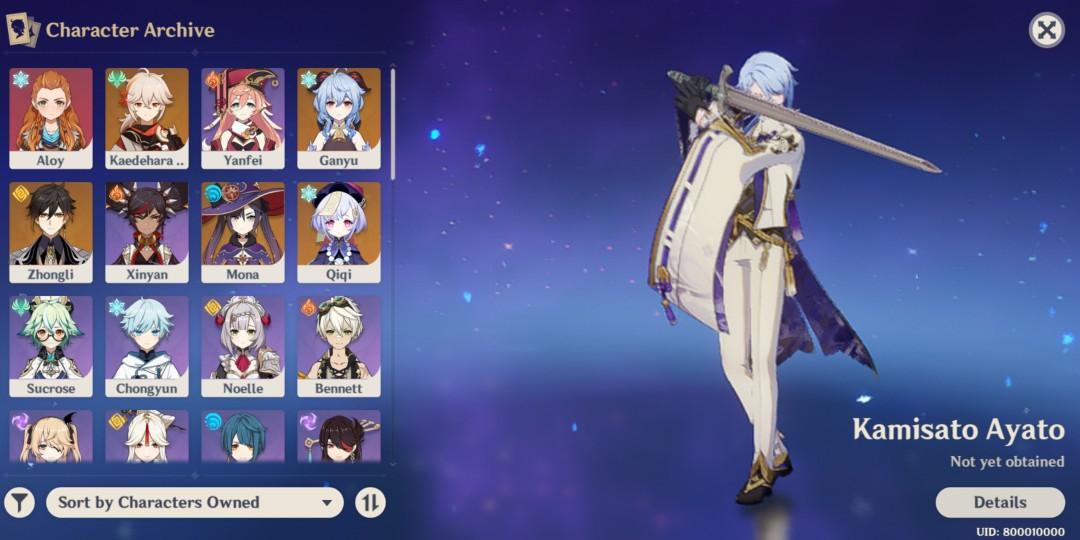Image resolution: width=1080 pixels, height=540 pixels.
Task: Select Zhongli's portrait
Action: point(51,232)
